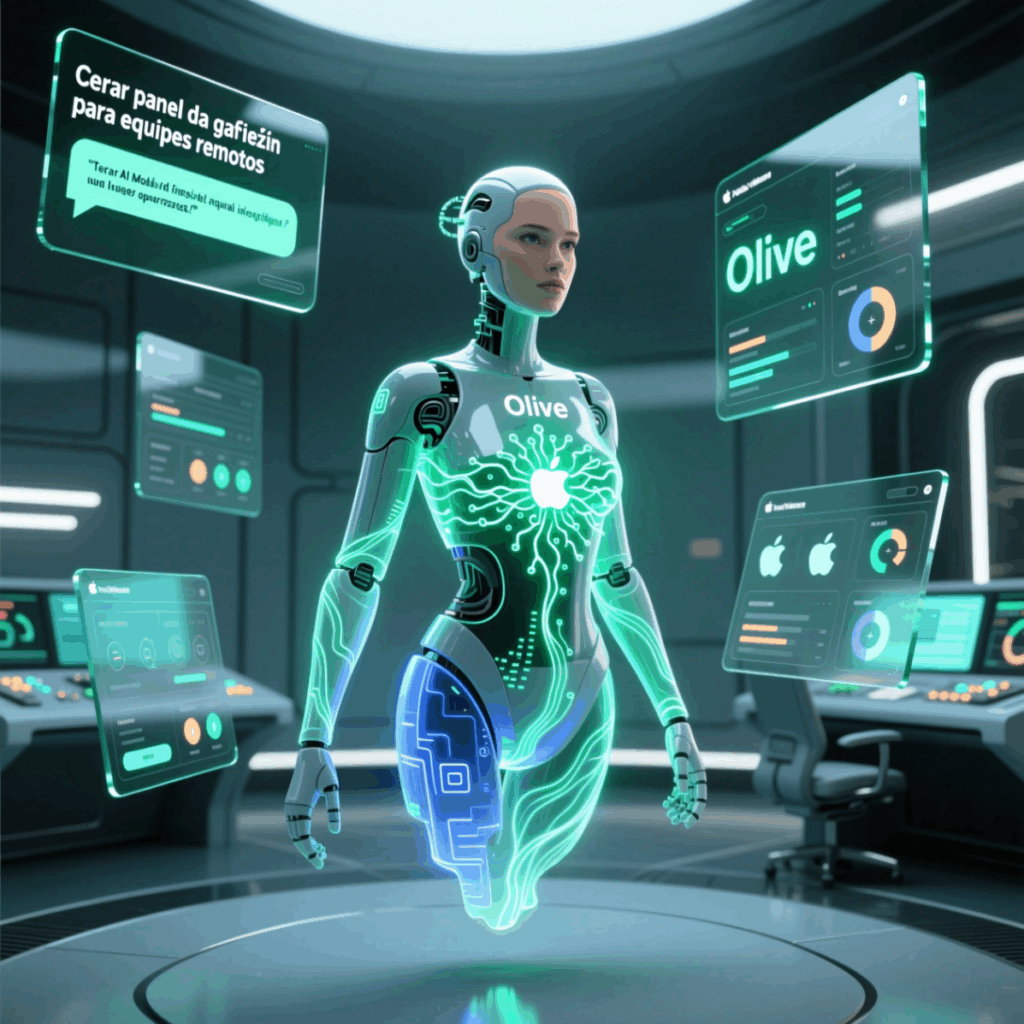Click the wide green pill button on the tilted panel
1024x1024 pixels.
coord(147,757)
